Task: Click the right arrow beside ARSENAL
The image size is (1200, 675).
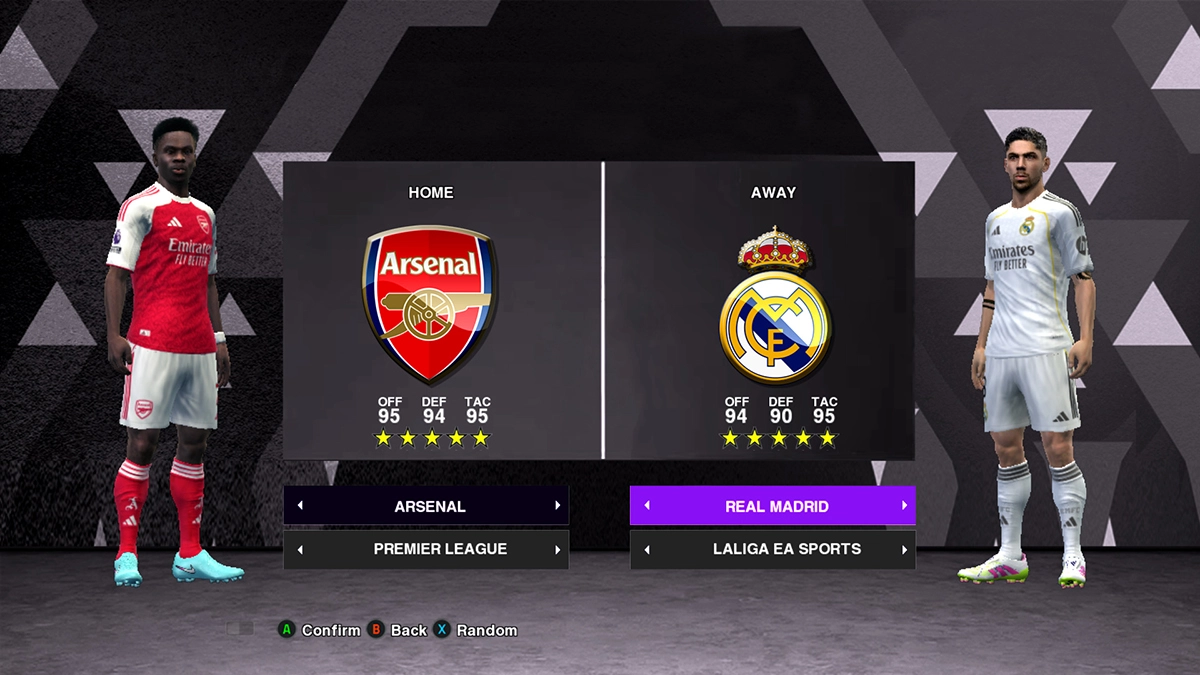Action: (557, 506)
